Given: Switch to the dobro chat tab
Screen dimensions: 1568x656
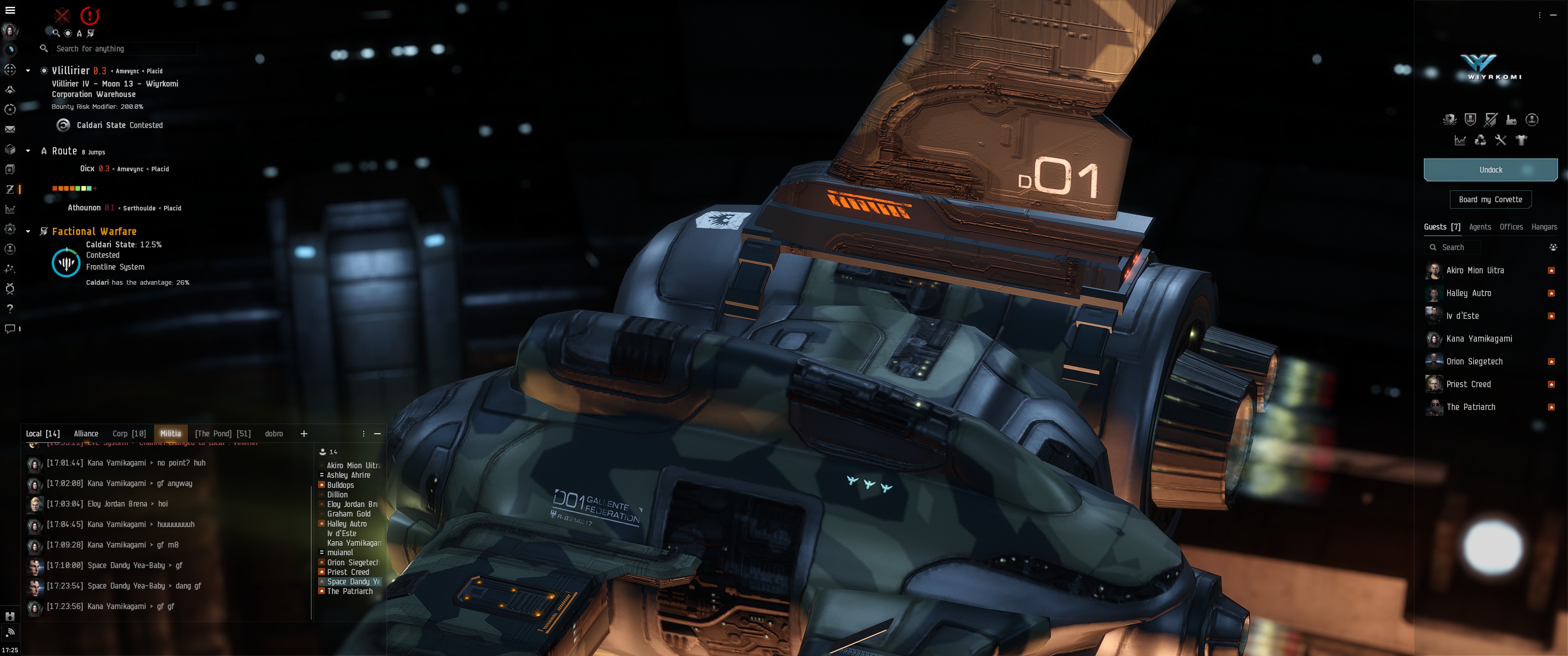Looking at the screenshot, I should 273,434.
